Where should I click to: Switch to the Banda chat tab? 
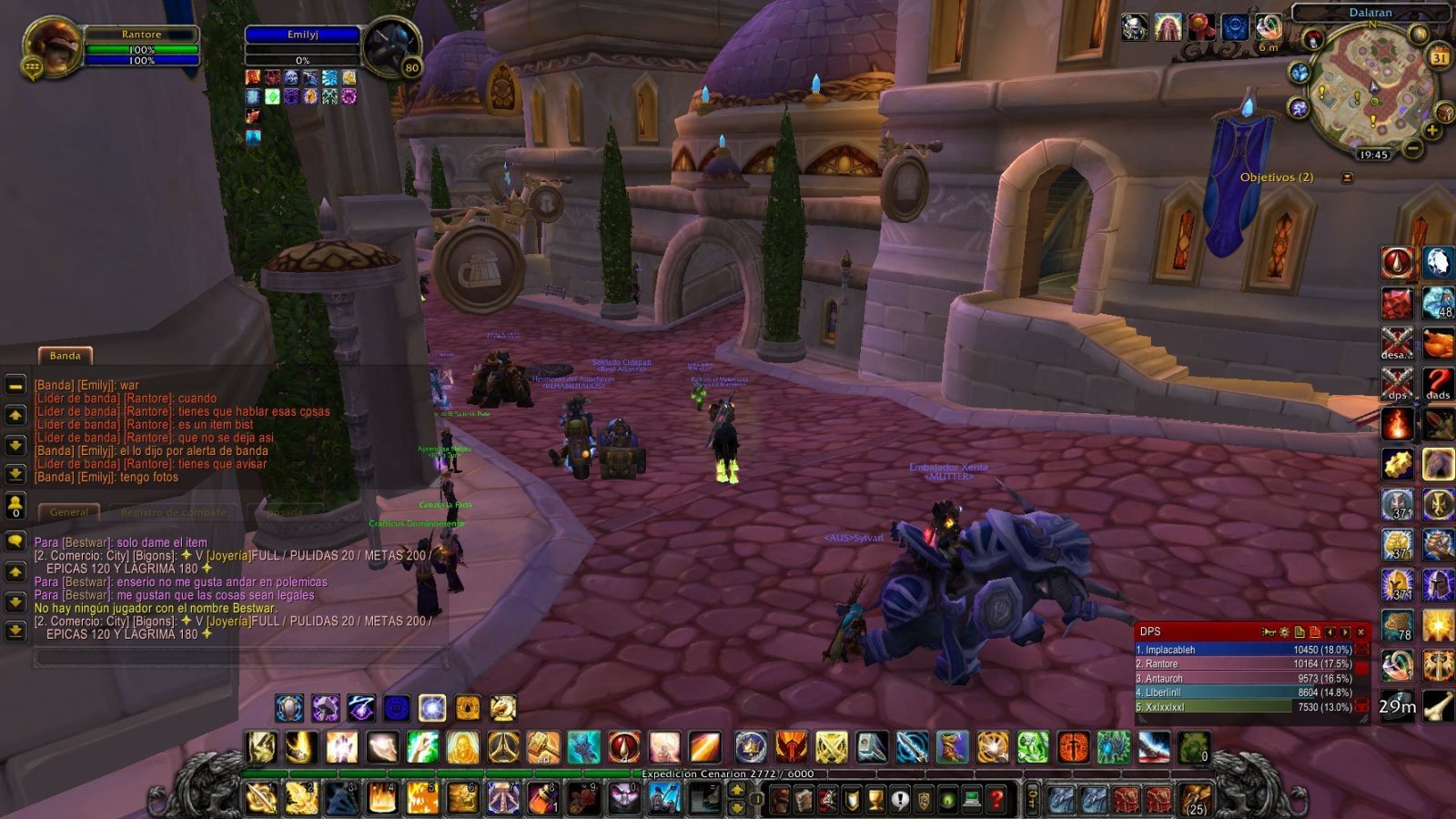click(x=66, y=356)
